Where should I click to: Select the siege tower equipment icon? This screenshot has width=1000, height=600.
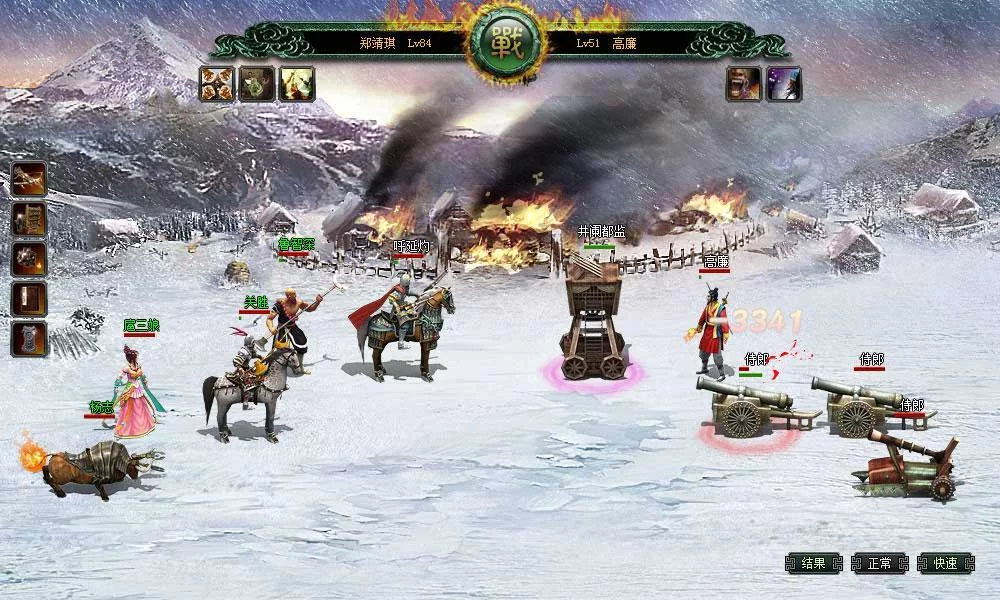(29, 219)
